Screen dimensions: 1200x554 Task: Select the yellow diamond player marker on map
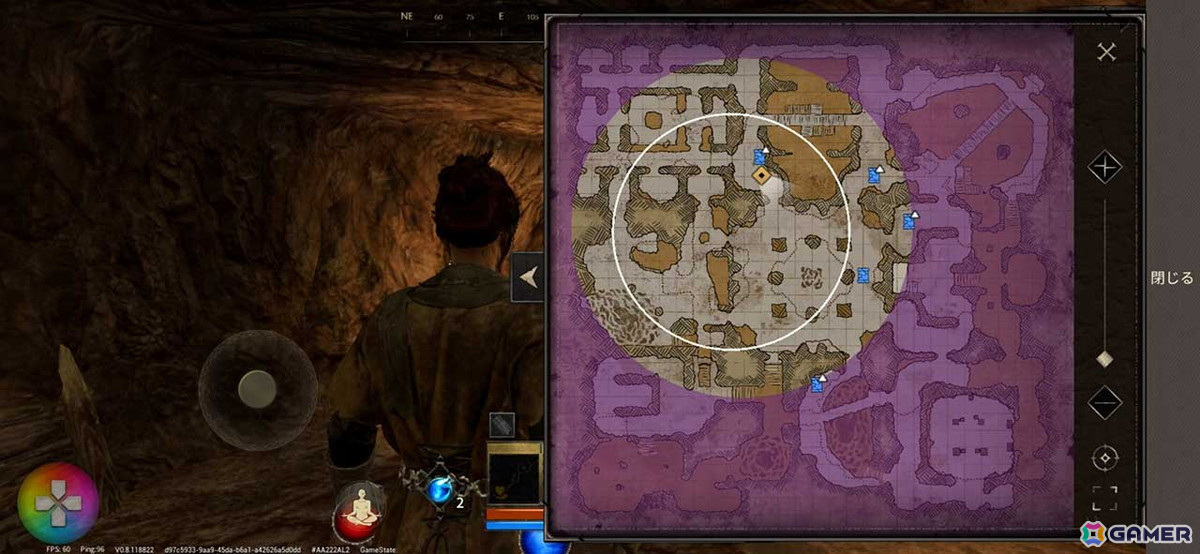pyautogui.click(x=762, y=176)
